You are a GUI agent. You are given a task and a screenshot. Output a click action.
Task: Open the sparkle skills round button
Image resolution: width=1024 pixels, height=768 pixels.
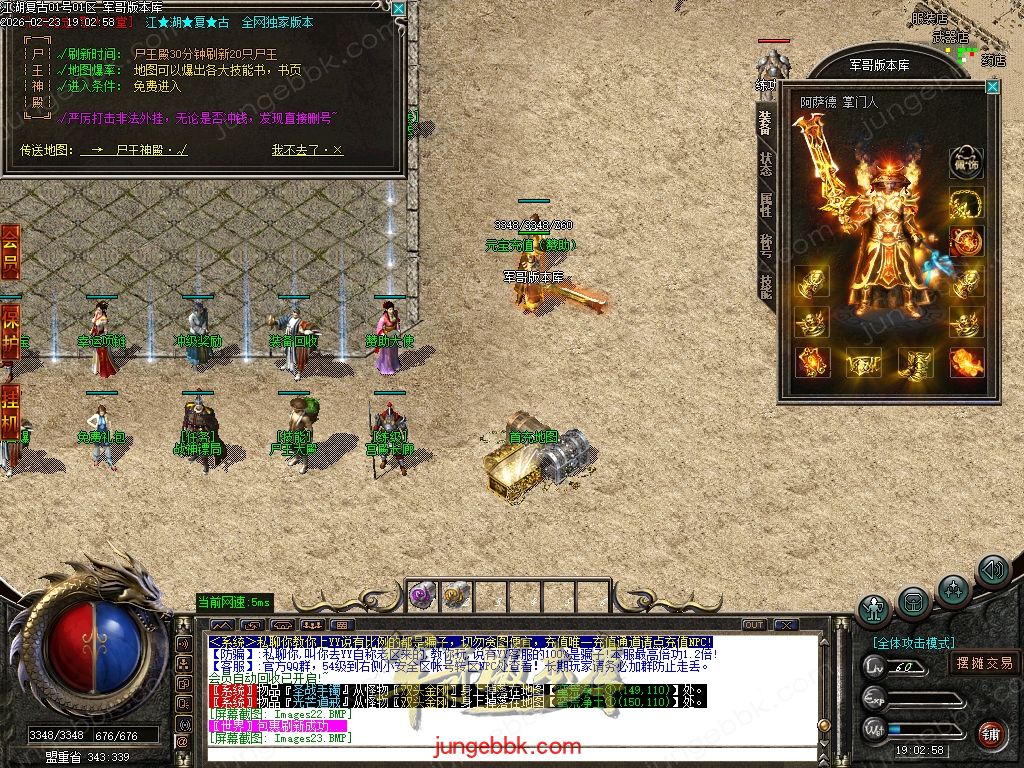click(x=954, y=588)
